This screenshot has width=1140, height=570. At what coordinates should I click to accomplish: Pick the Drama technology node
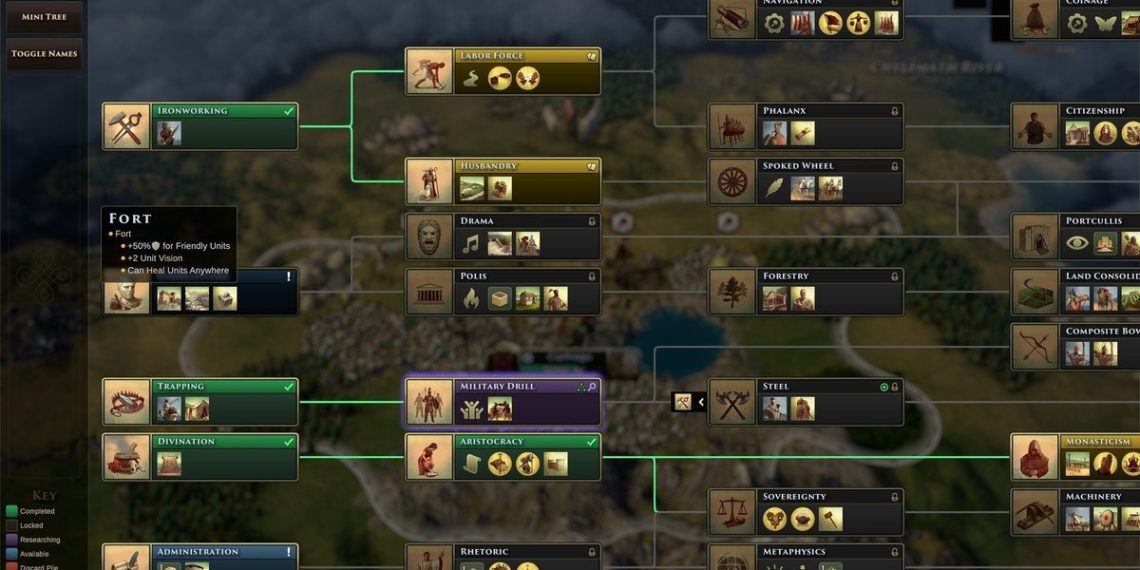502,237
